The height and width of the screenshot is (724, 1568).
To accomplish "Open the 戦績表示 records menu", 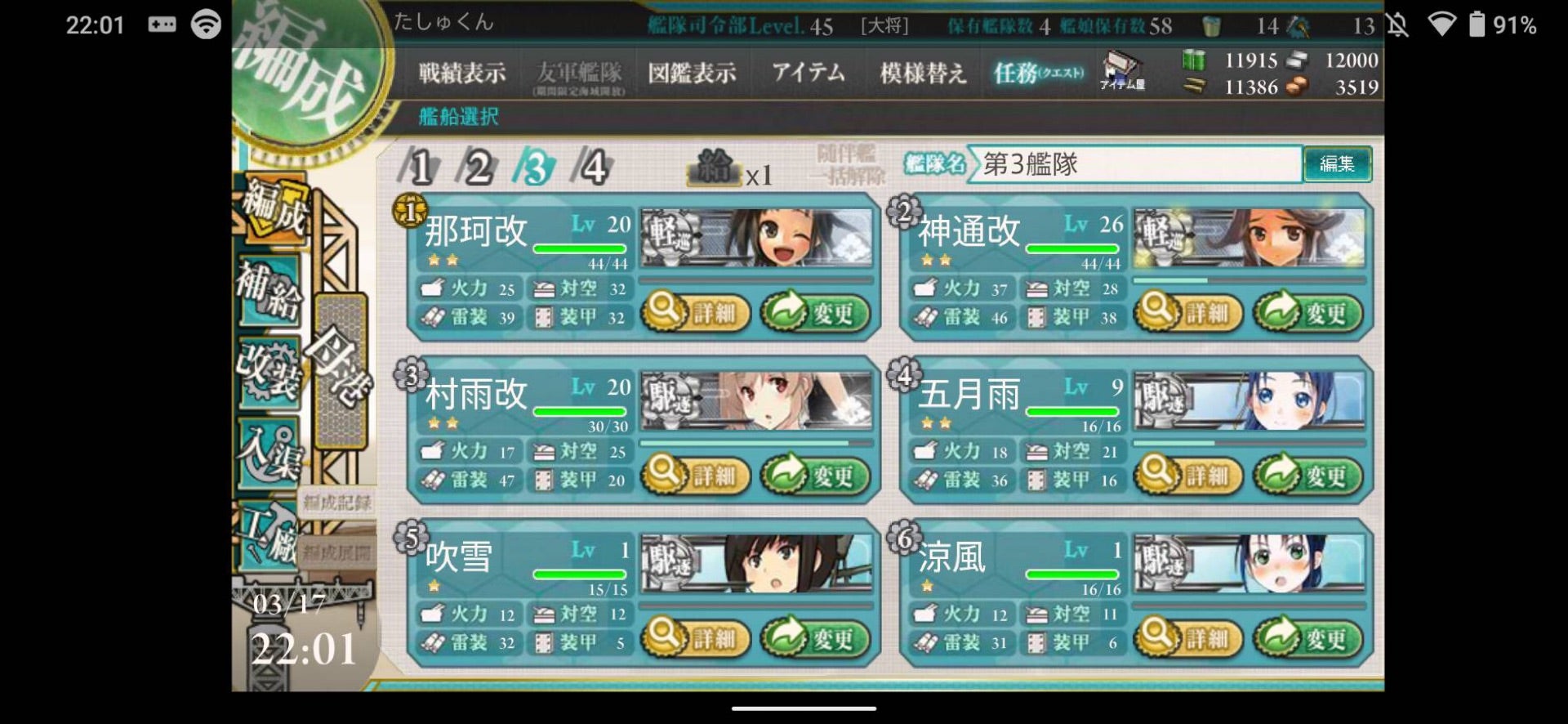I will [x=461, y=74].
